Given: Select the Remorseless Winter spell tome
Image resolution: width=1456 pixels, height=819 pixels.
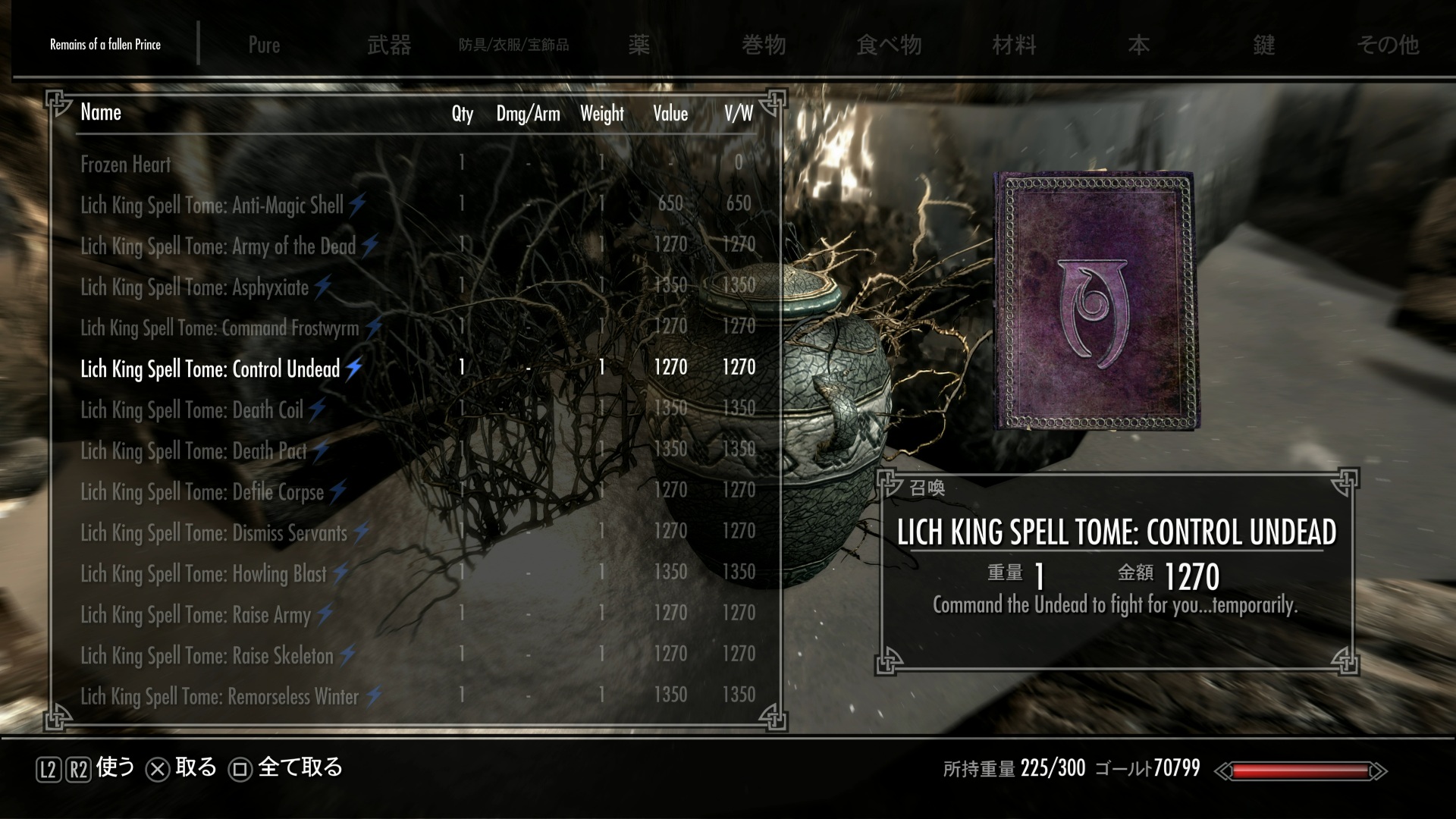Looking at the screenshot, I should pos(220,696).
